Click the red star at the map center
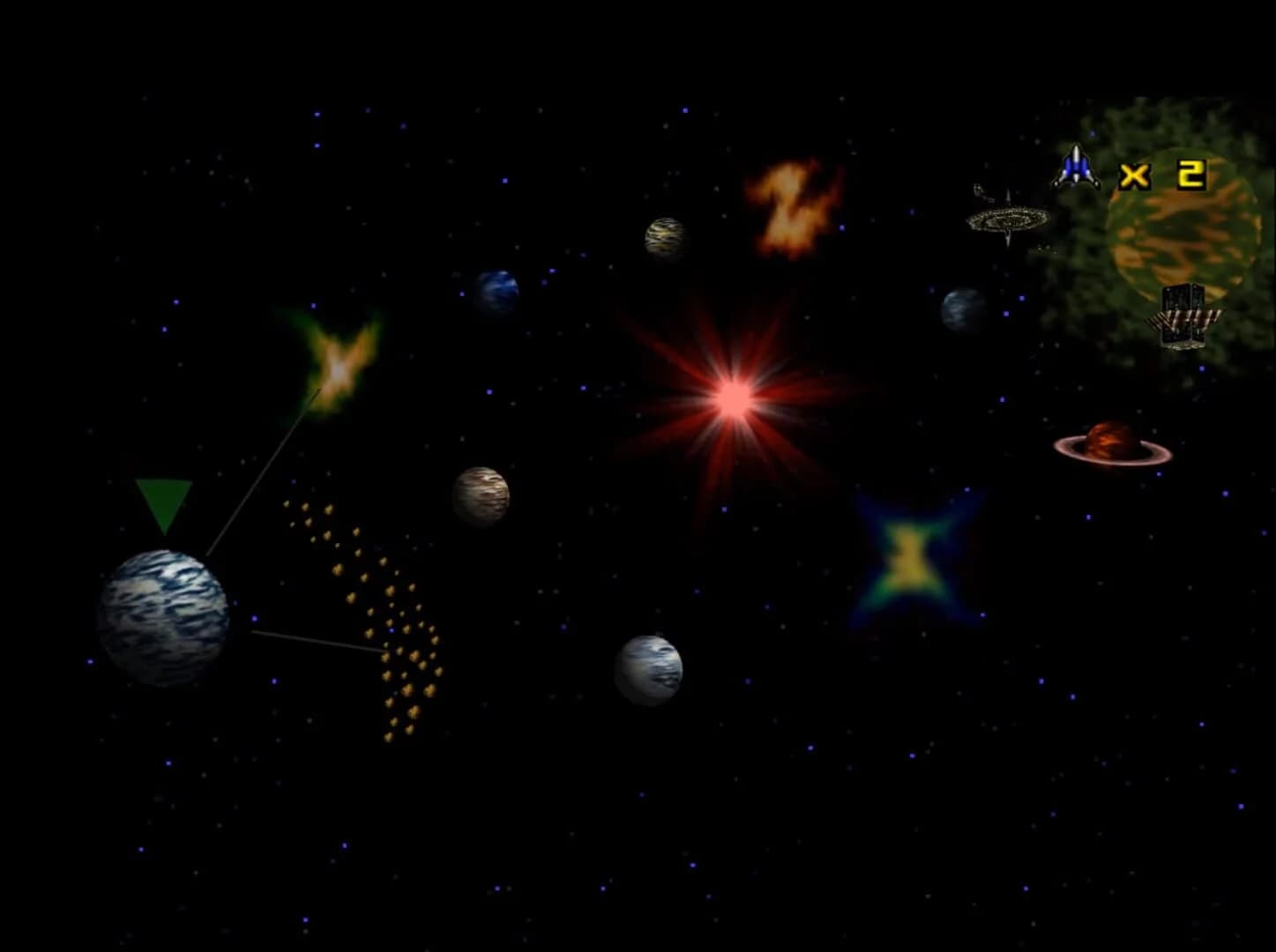This screenshot has height=952, width=1276. tap(732, 398)
